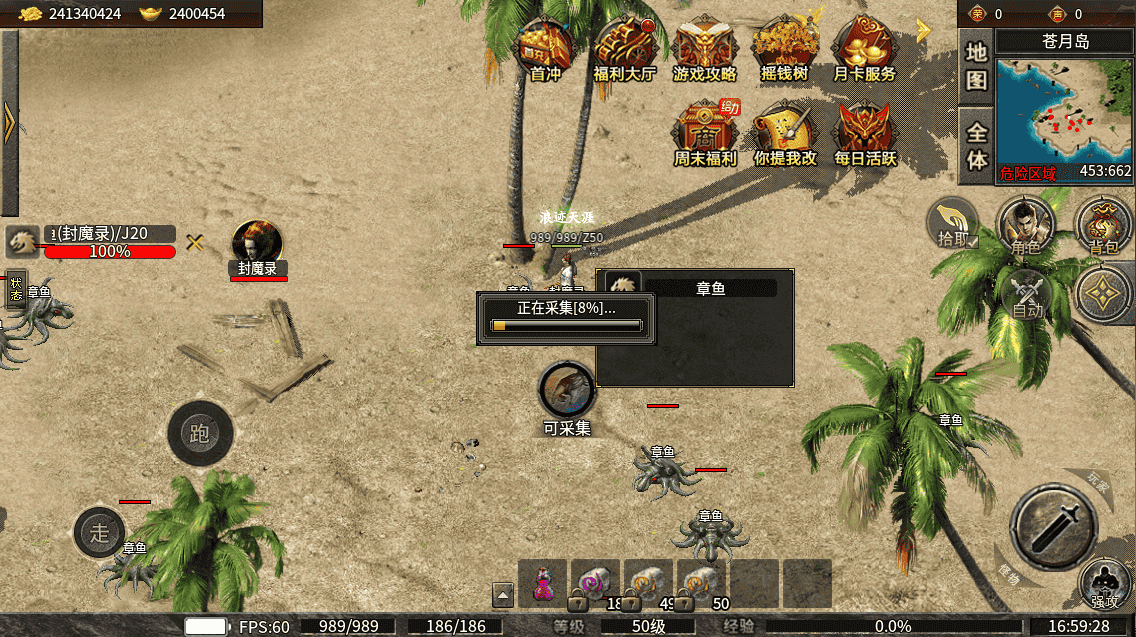Screen dimensions: 1136x637
Task: Open the 你提我改 feedback icon
Action: click(x=784, y=133)
